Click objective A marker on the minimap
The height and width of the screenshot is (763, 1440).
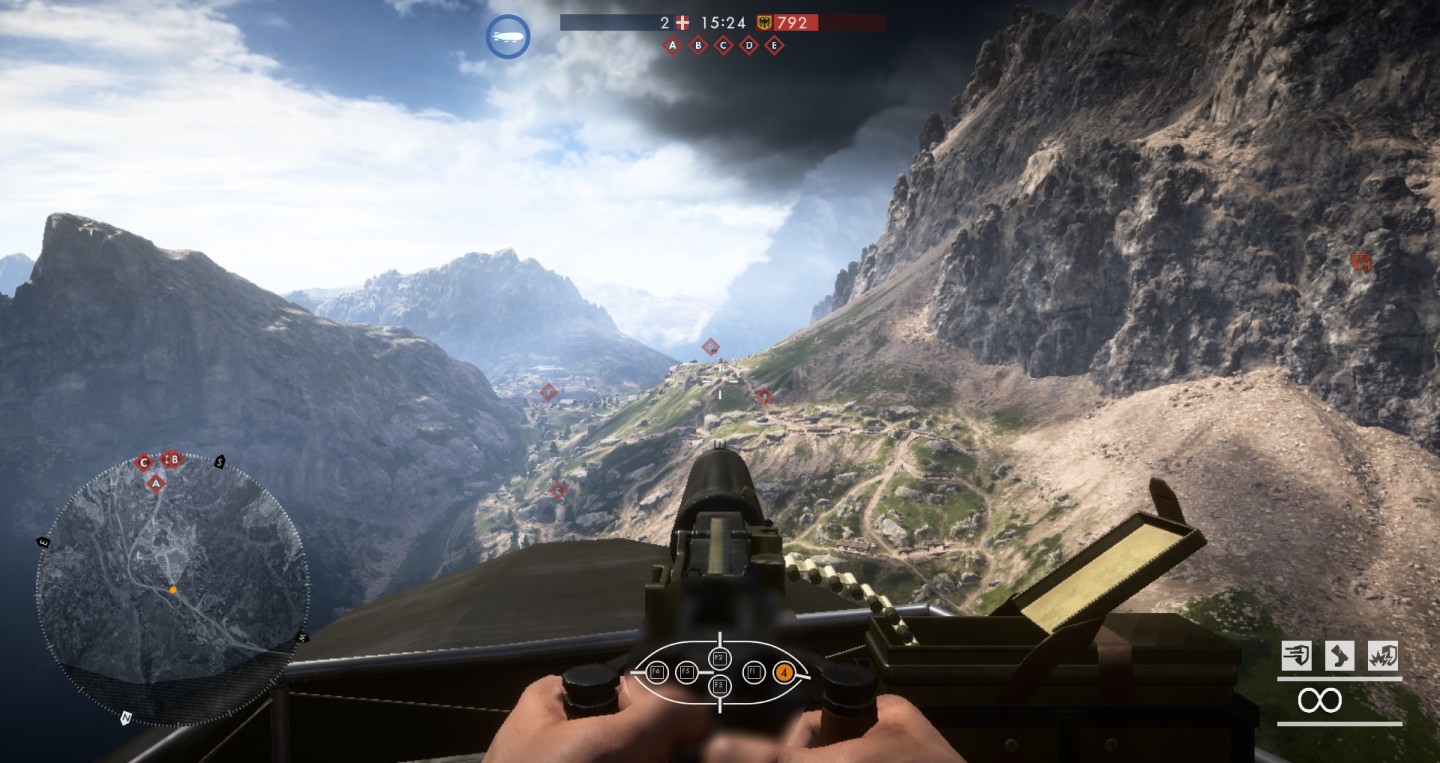tap(155, 483)
